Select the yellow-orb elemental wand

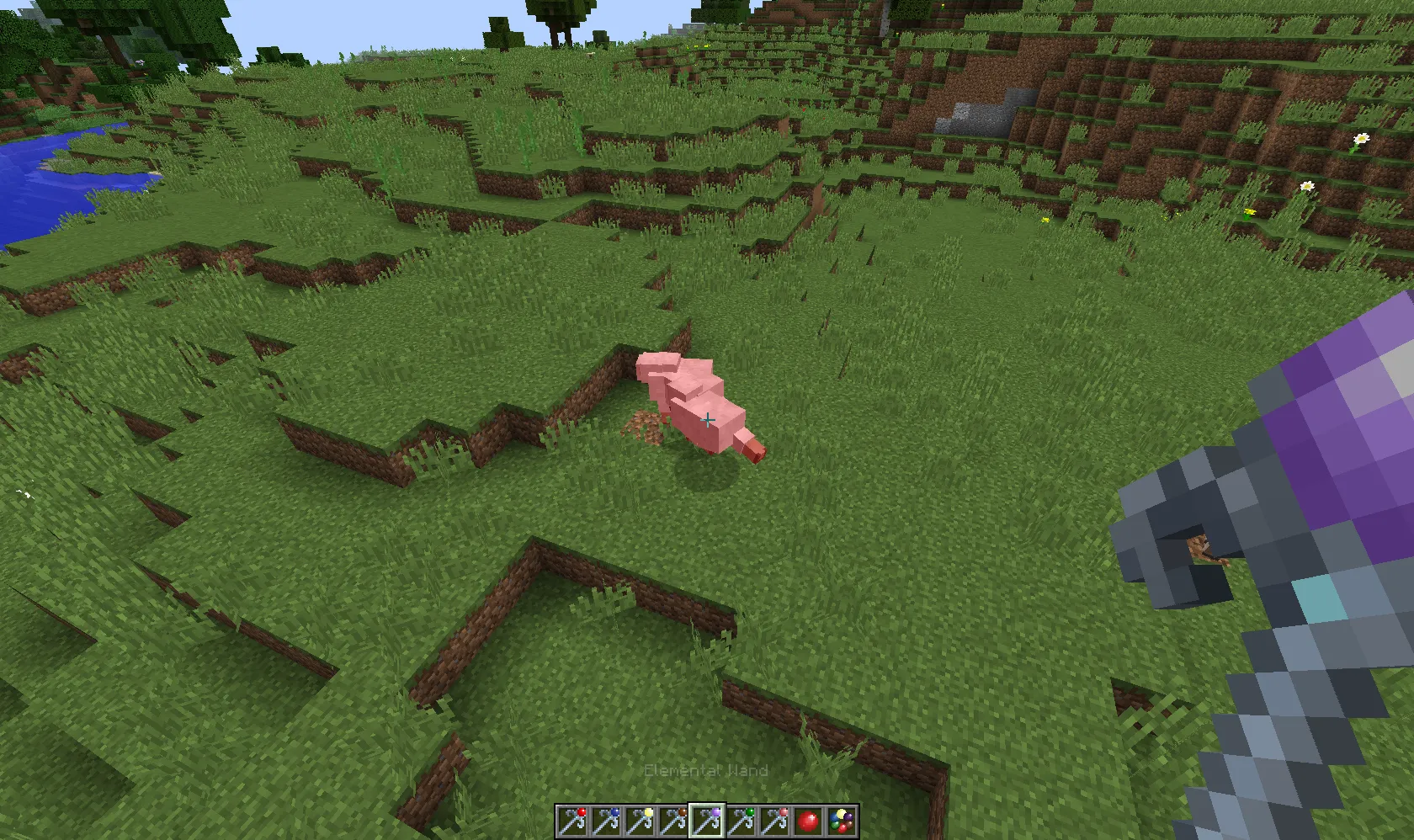click(x=641, y=820)
